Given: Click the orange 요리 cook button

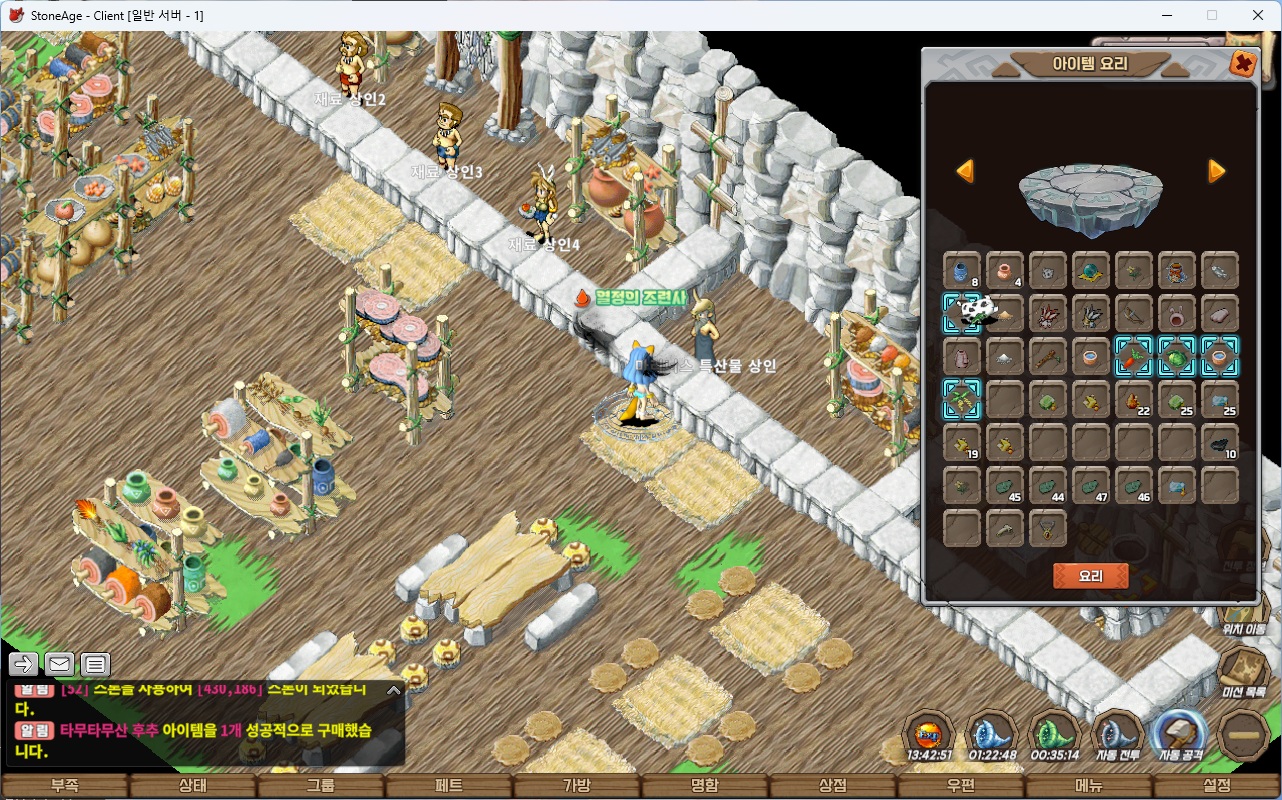Looking at the screenshot, I should pyautogui.click(x=1090, y=576).
